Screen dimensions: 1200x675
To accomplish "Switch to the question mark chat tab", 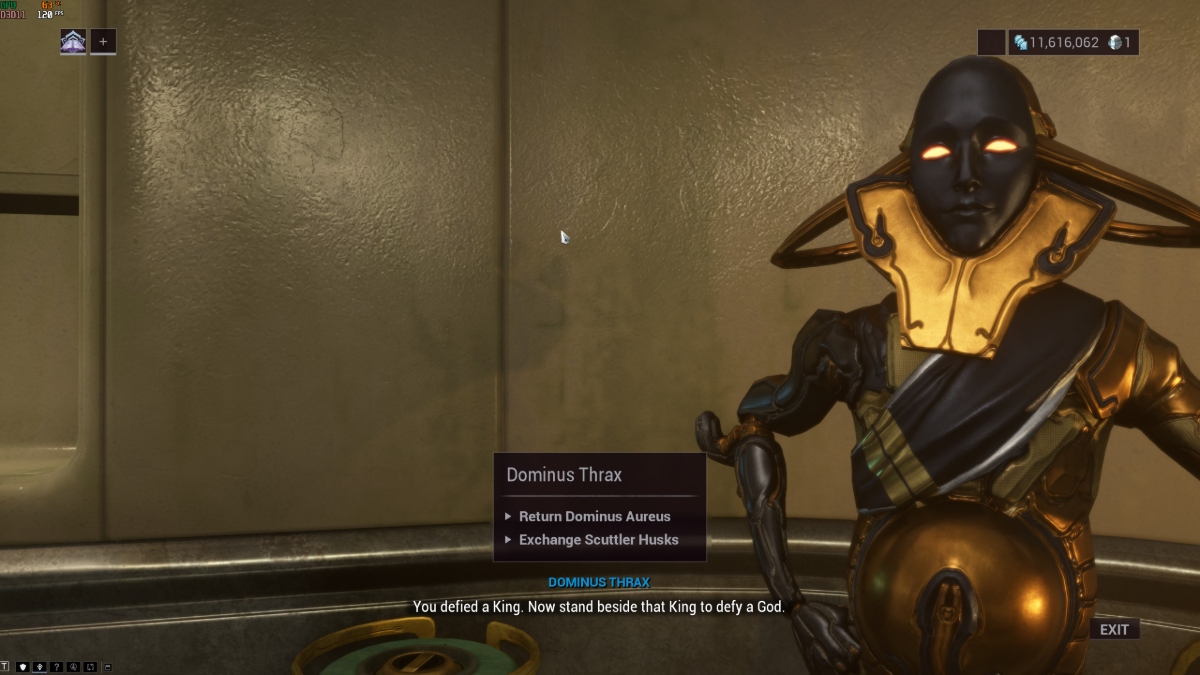I will (x=56, y=666).
